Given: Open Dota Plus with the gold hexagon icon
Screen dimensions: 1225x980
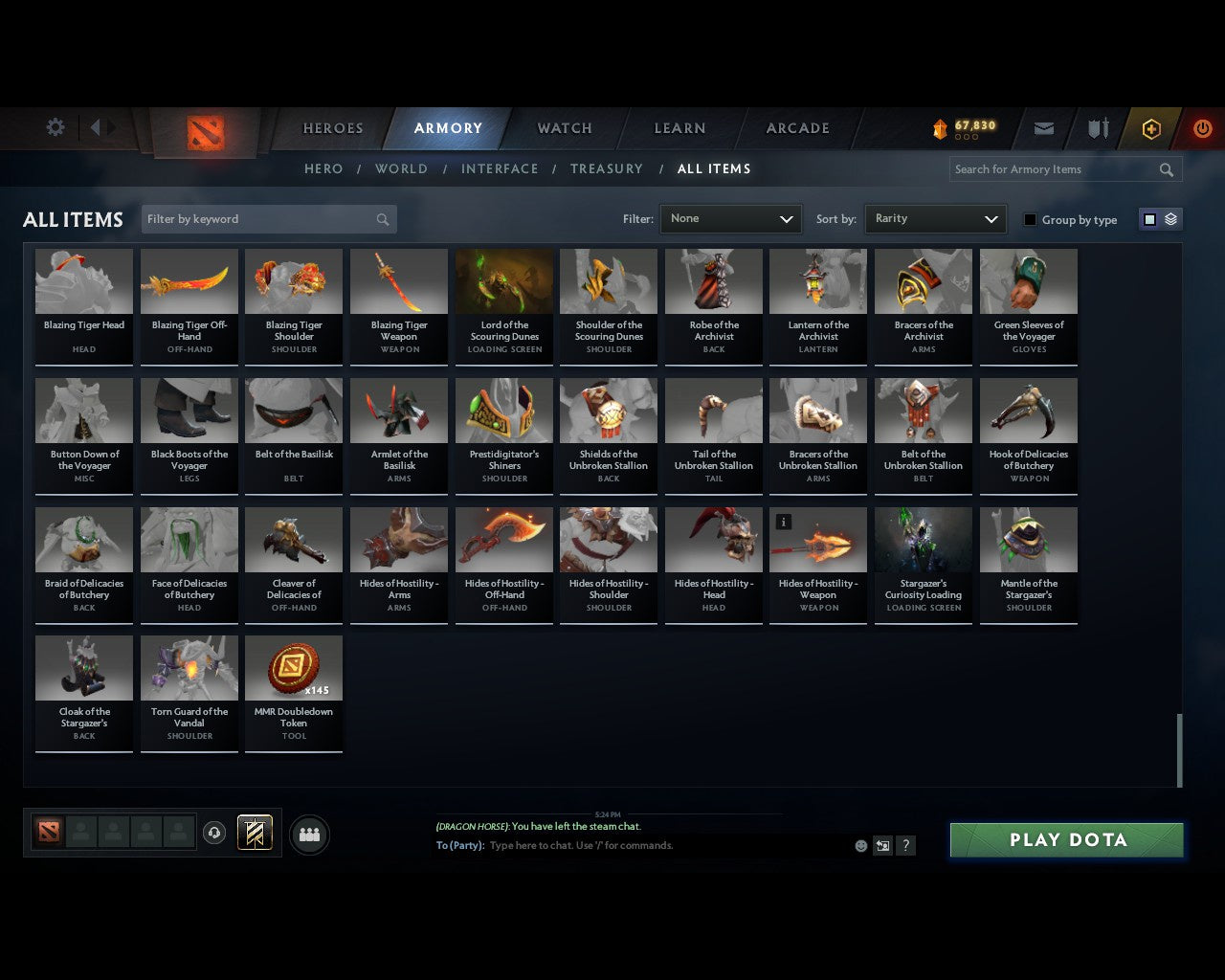Looking at the screenshot, I should [1150, 128].
